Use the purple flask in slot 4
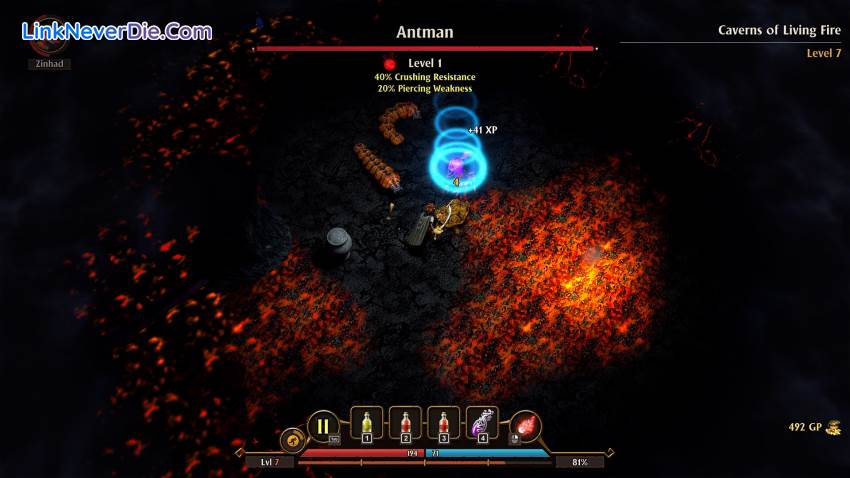 coord(482,424)
